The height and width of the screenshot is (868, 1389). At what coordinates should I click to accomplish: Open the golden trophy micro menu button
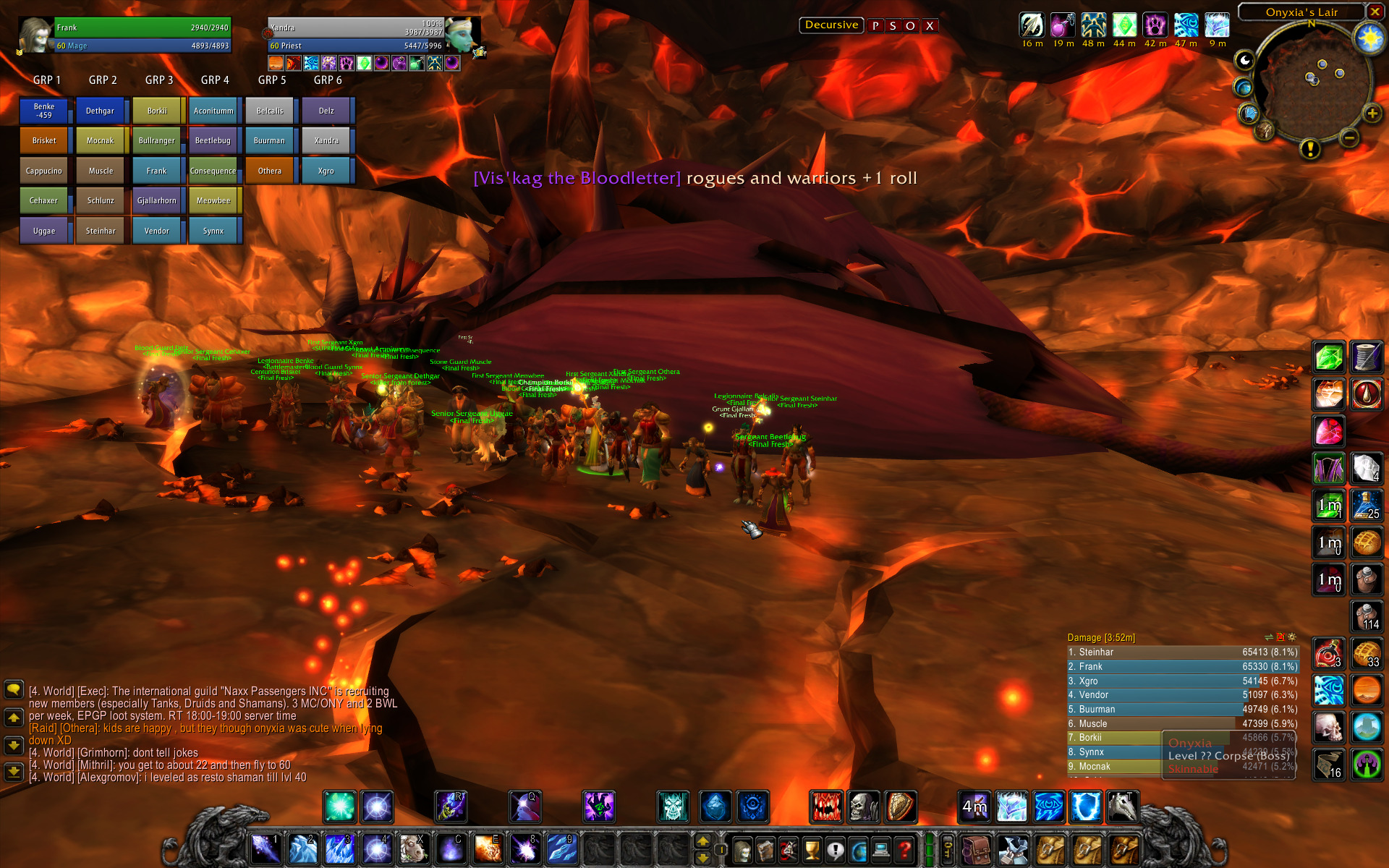812,849
